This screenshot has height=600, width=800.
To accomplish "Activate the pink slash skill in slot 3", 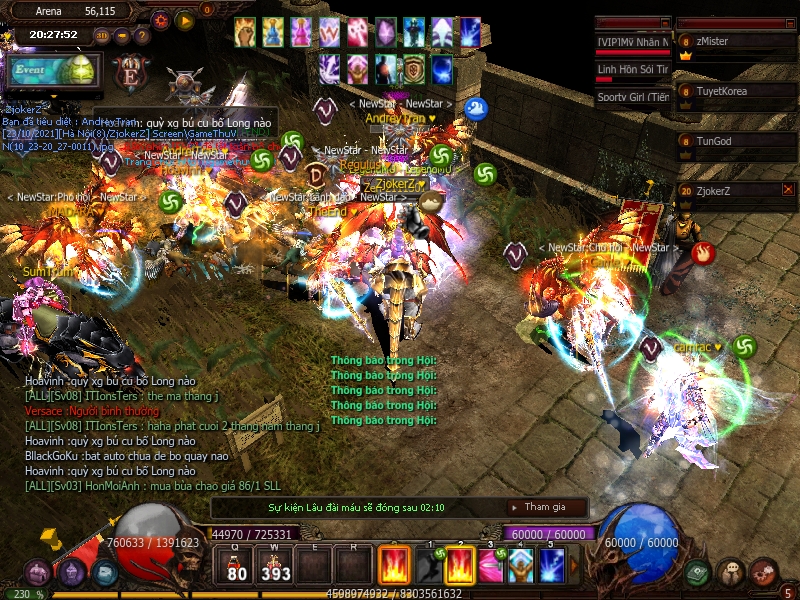I will pos(490,566).
